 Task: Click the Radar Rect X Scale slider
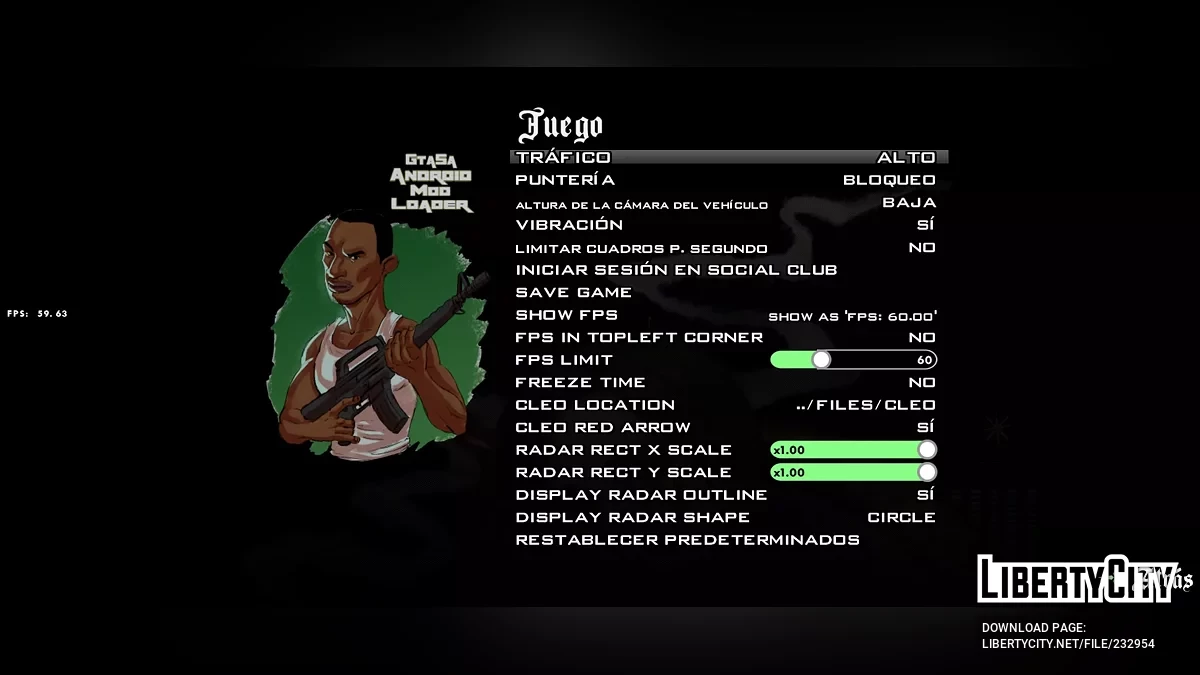(853, 450)
